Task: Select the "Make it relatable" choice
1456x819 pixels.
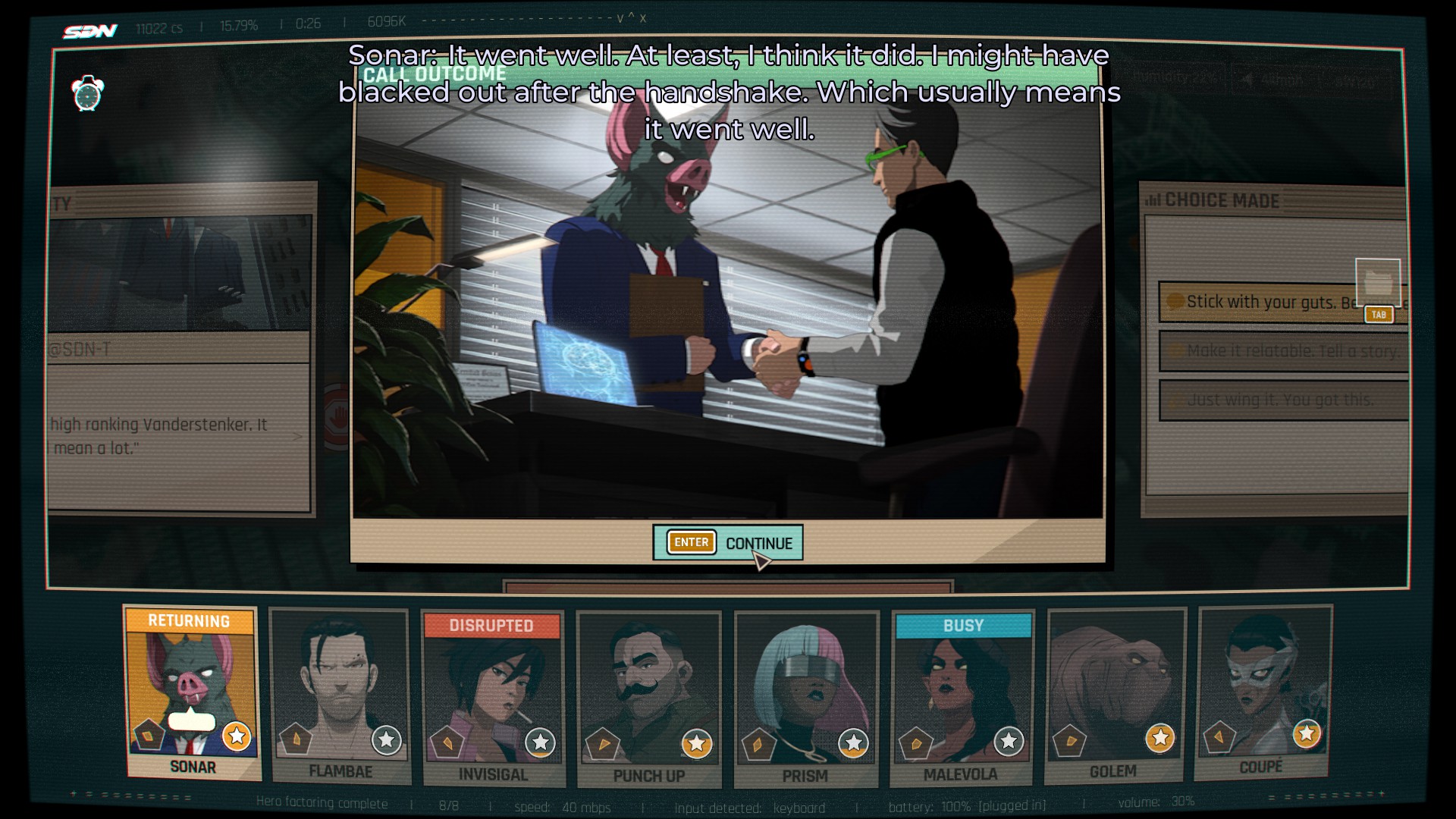Action: tap(1283, 350)
